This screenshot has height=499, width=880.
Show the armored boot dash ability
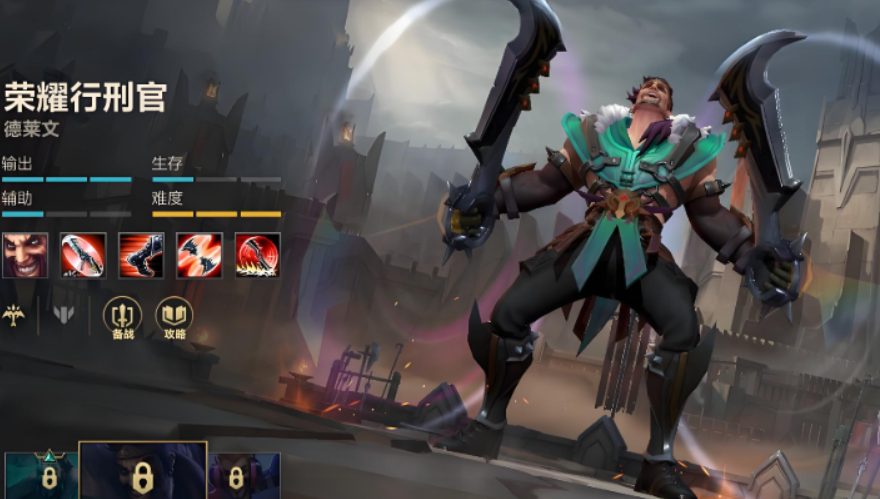pos(141,255)
